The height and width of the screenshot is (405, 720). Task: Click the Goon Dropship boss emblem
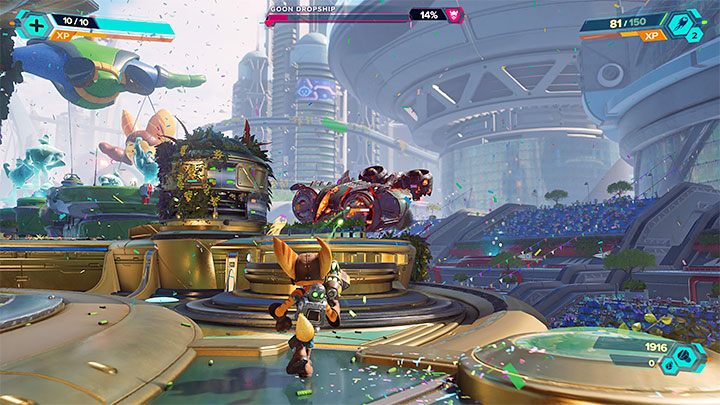tap(454, 15)
